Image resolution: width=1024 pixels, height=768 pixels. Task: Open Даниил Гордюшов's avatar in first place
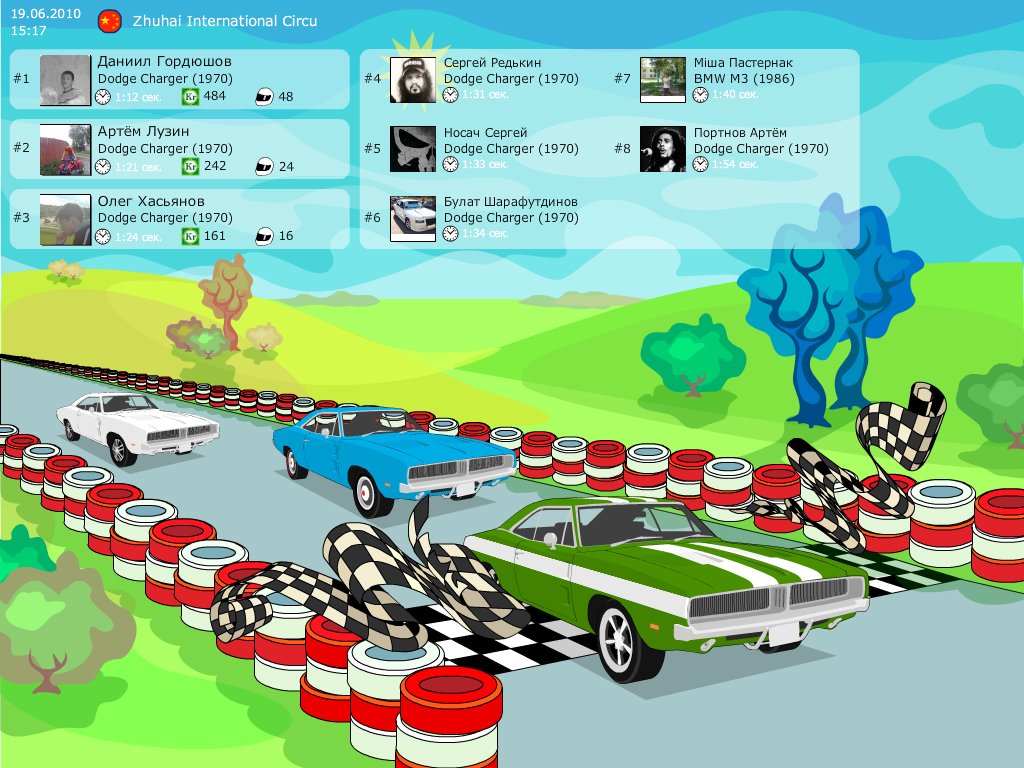point(65,80)
